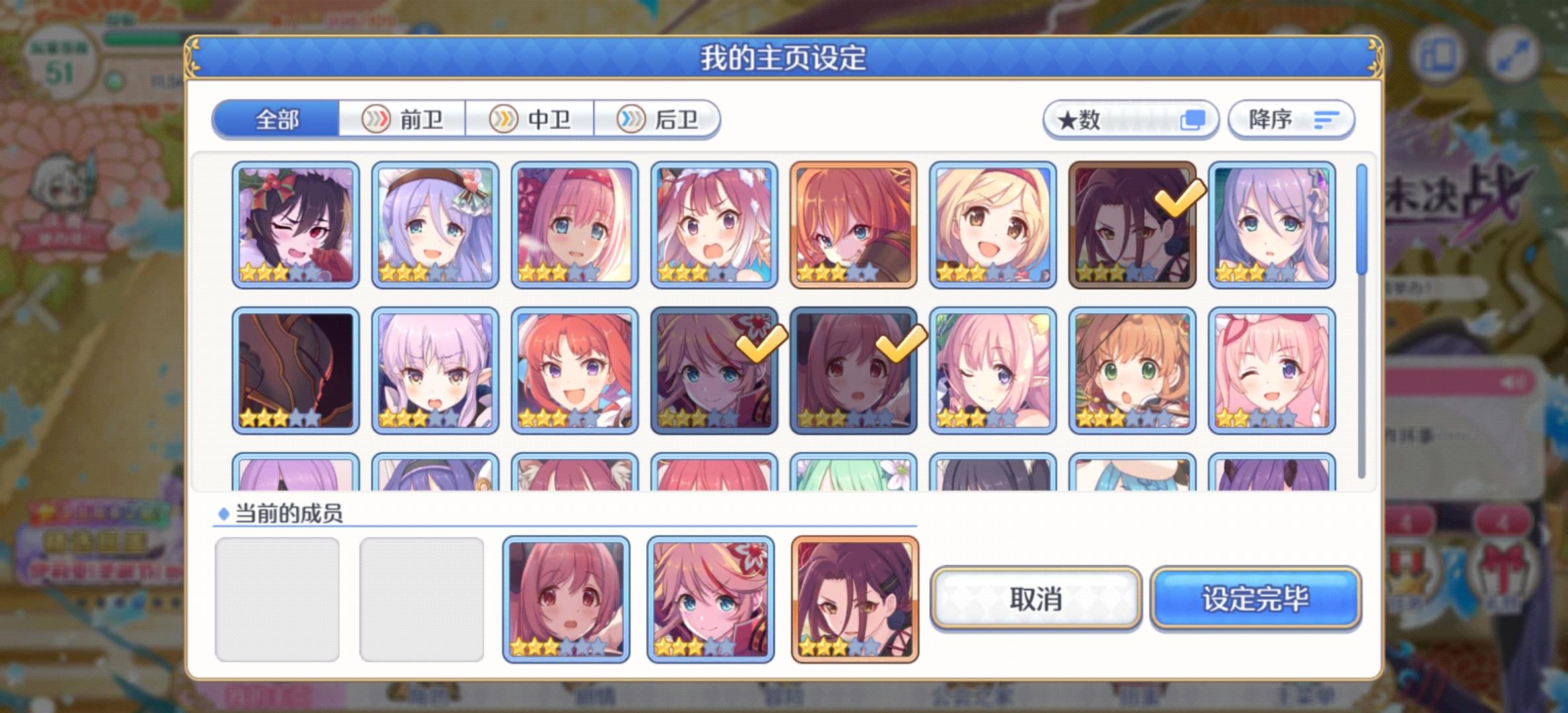Screen dimensions: 1568x713
Task: Select the 中卫 midguard position arrow icon
Action: pos(505,119)
